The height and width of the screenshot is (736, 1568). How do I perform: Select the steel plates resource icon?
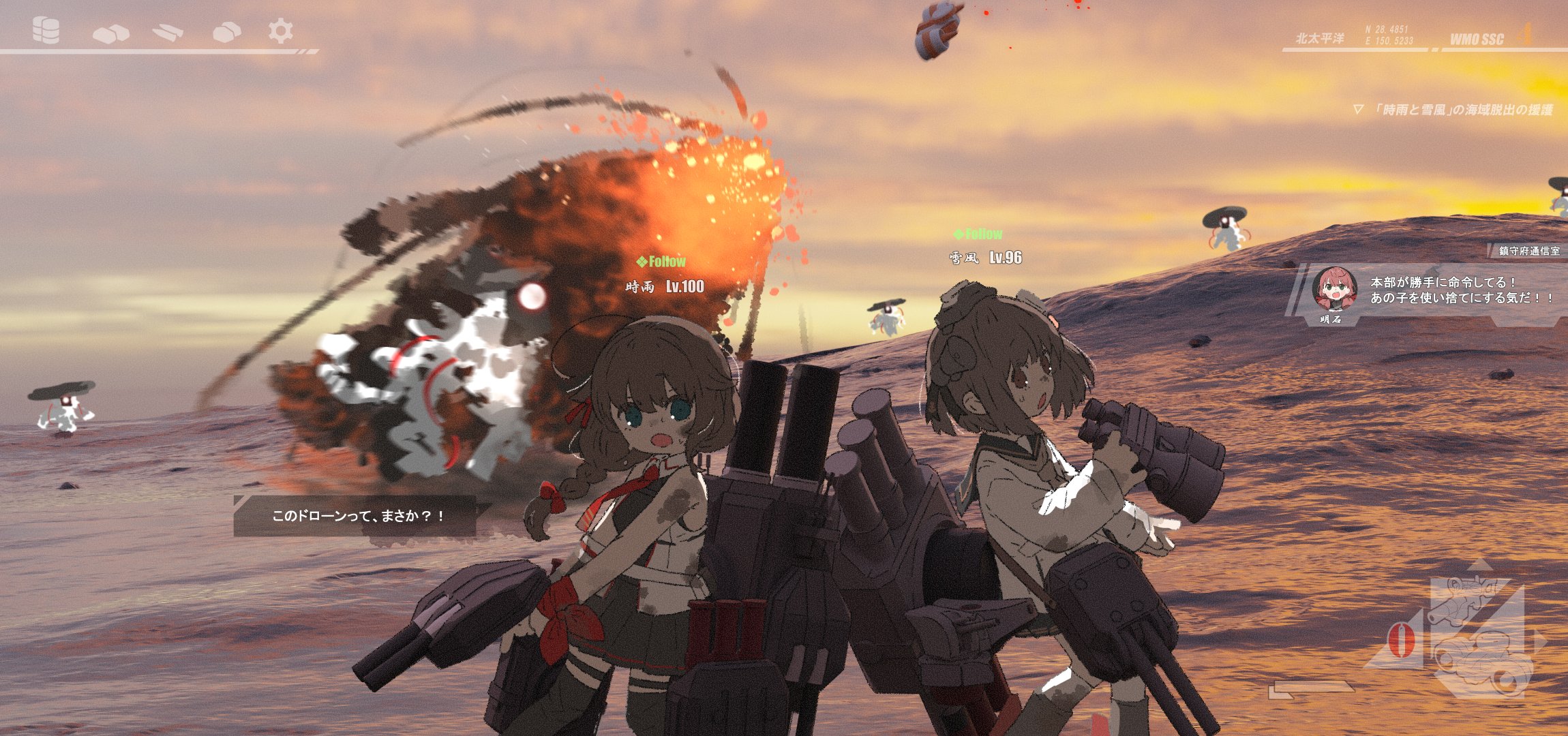[167, 31]
